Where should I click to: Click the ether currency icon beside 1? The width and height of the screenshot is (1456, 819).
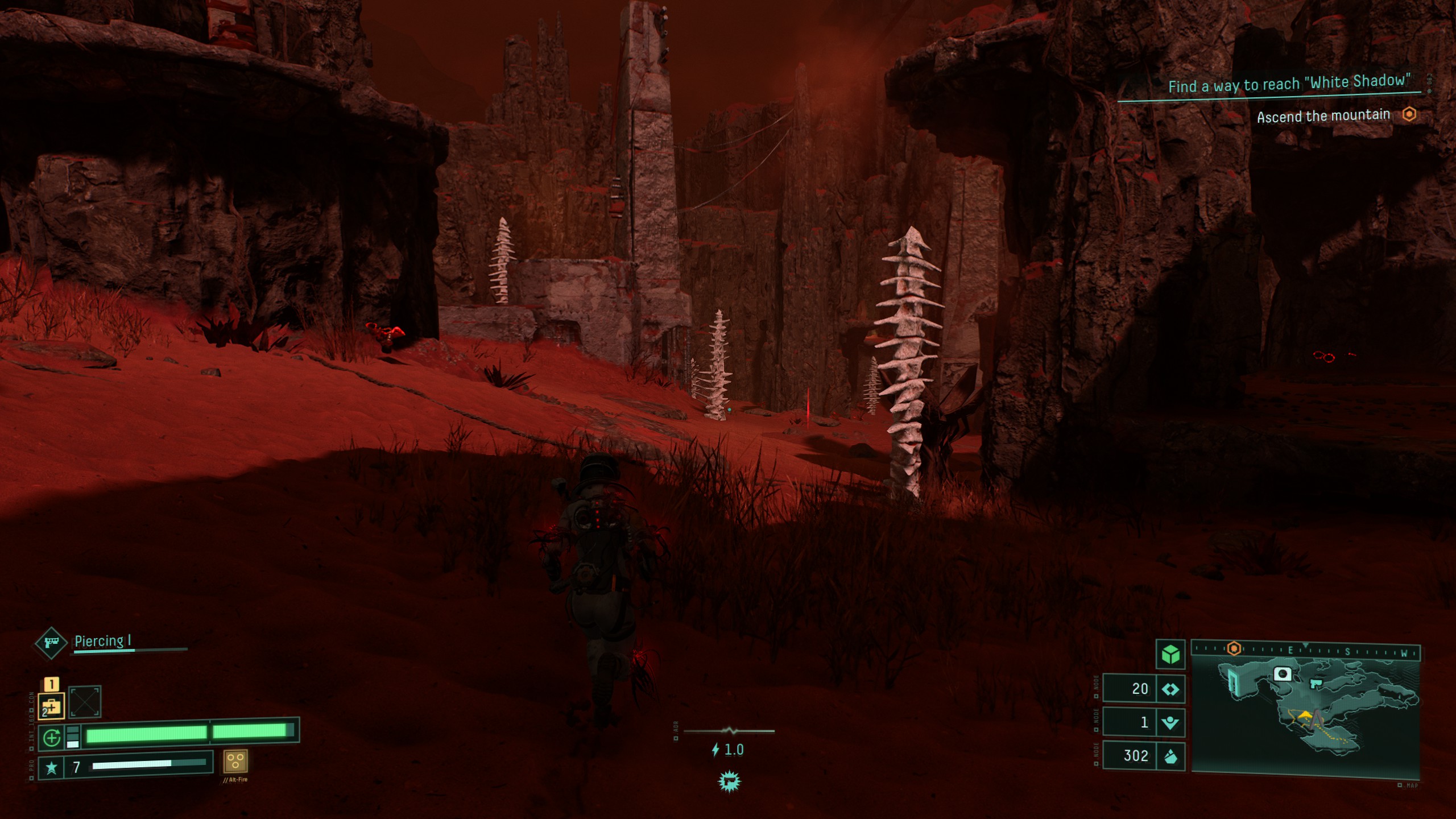pyautogui.click(x=1170, y=723)
